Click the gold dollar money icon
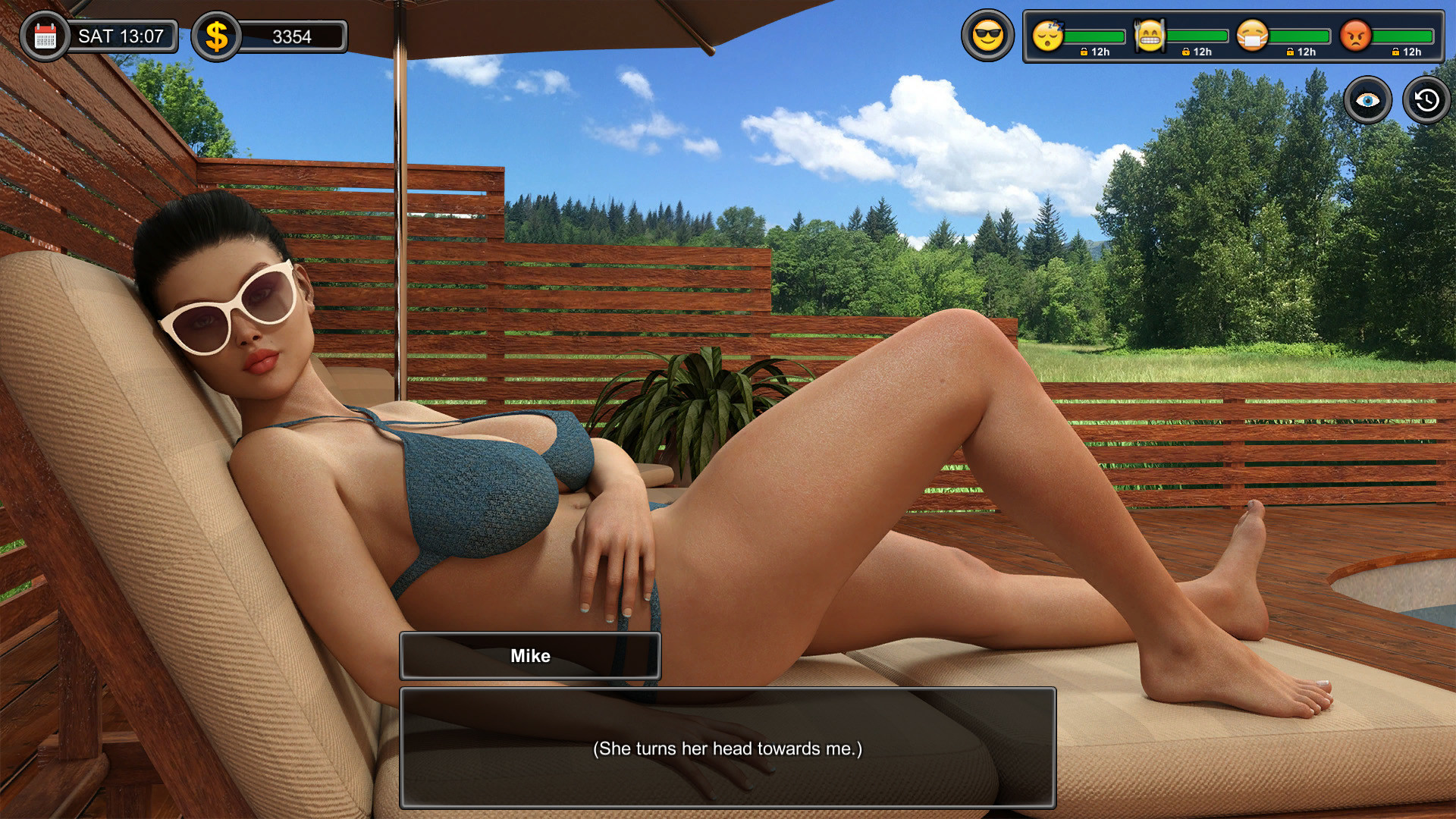 [217, 36]
